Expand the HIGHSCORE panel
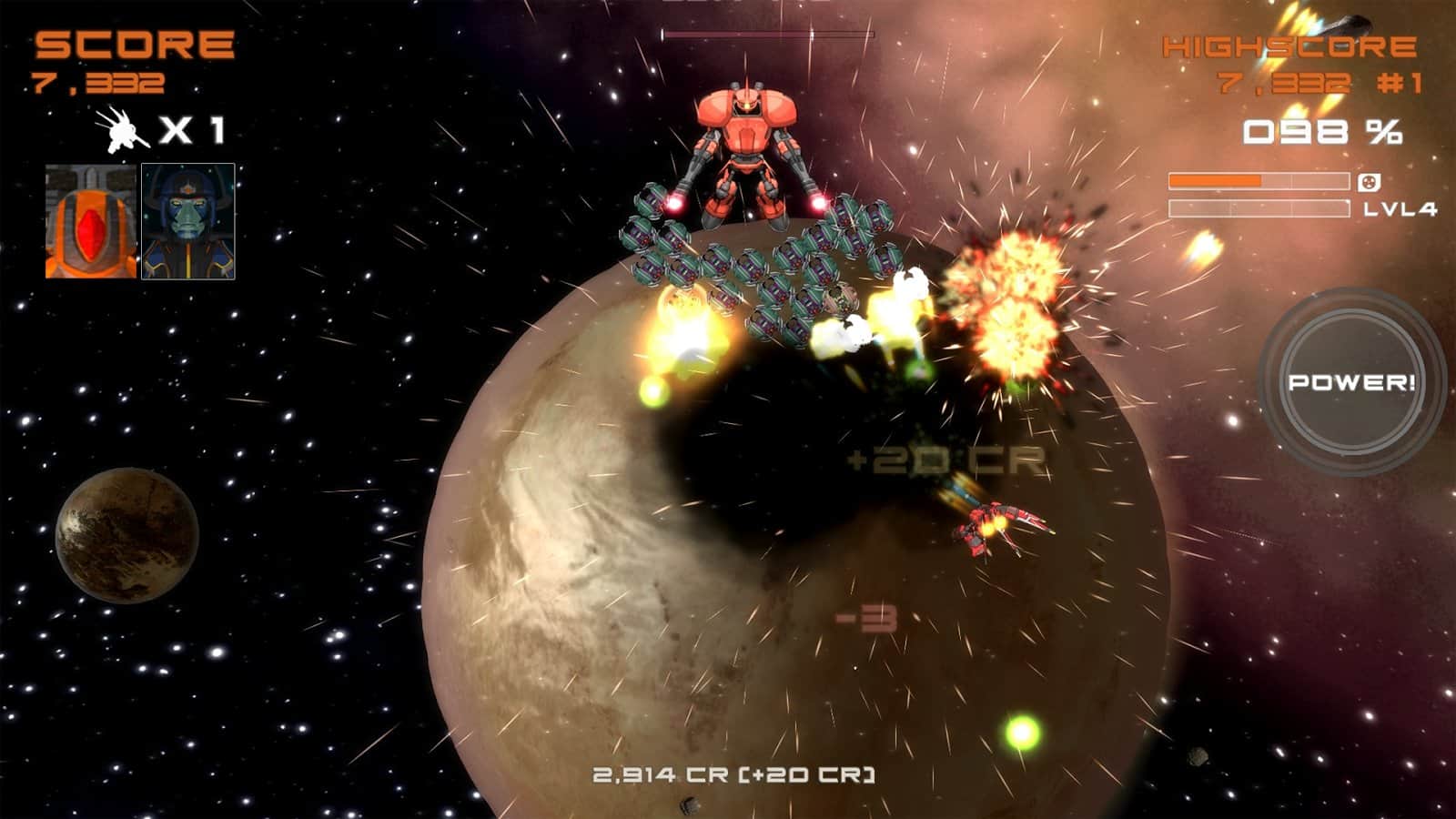The height and width of the screenshot is (819, 1456). coord(1292,45)
